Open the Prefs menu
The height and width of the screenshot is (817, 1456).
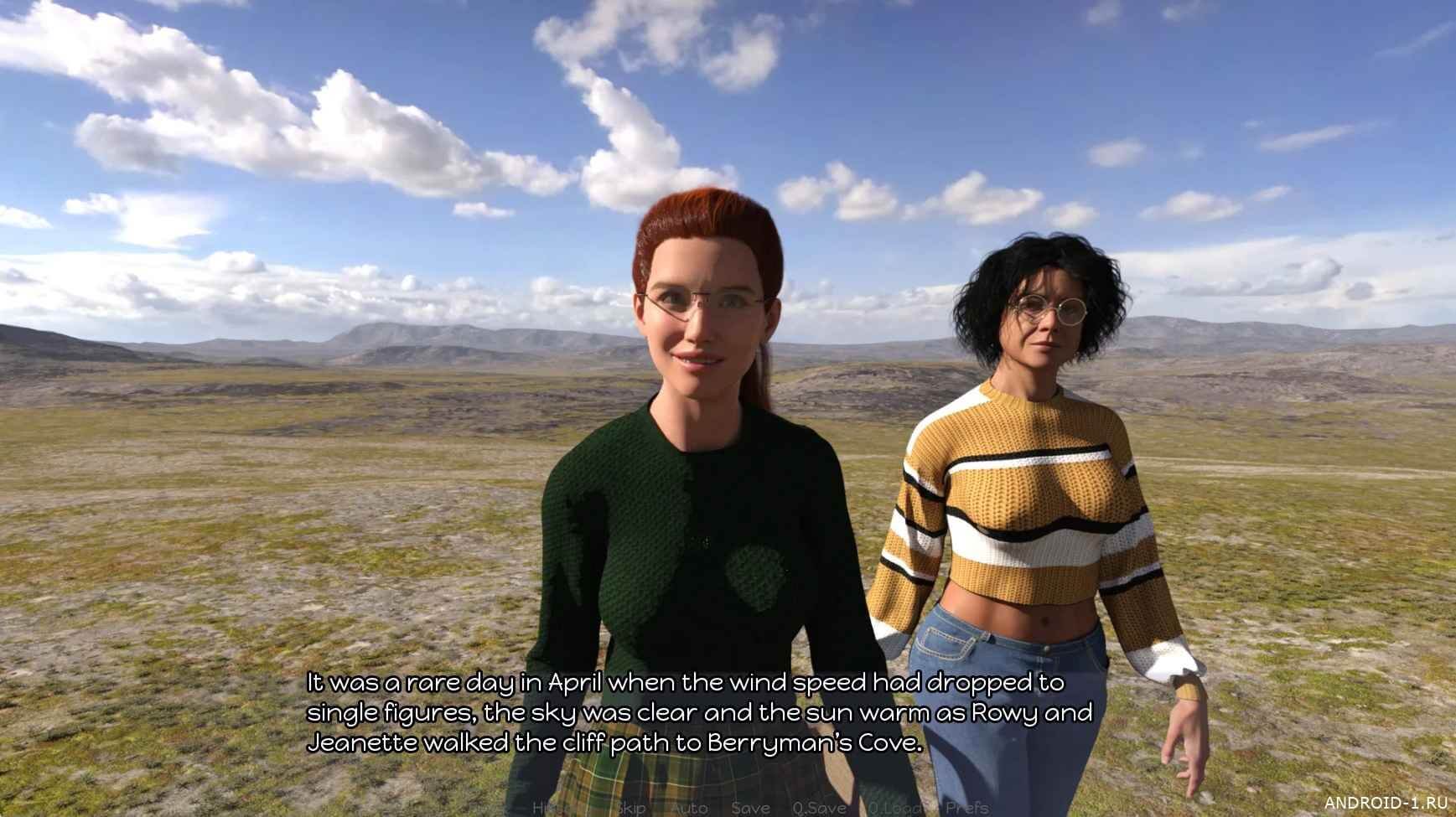point(966,808)
